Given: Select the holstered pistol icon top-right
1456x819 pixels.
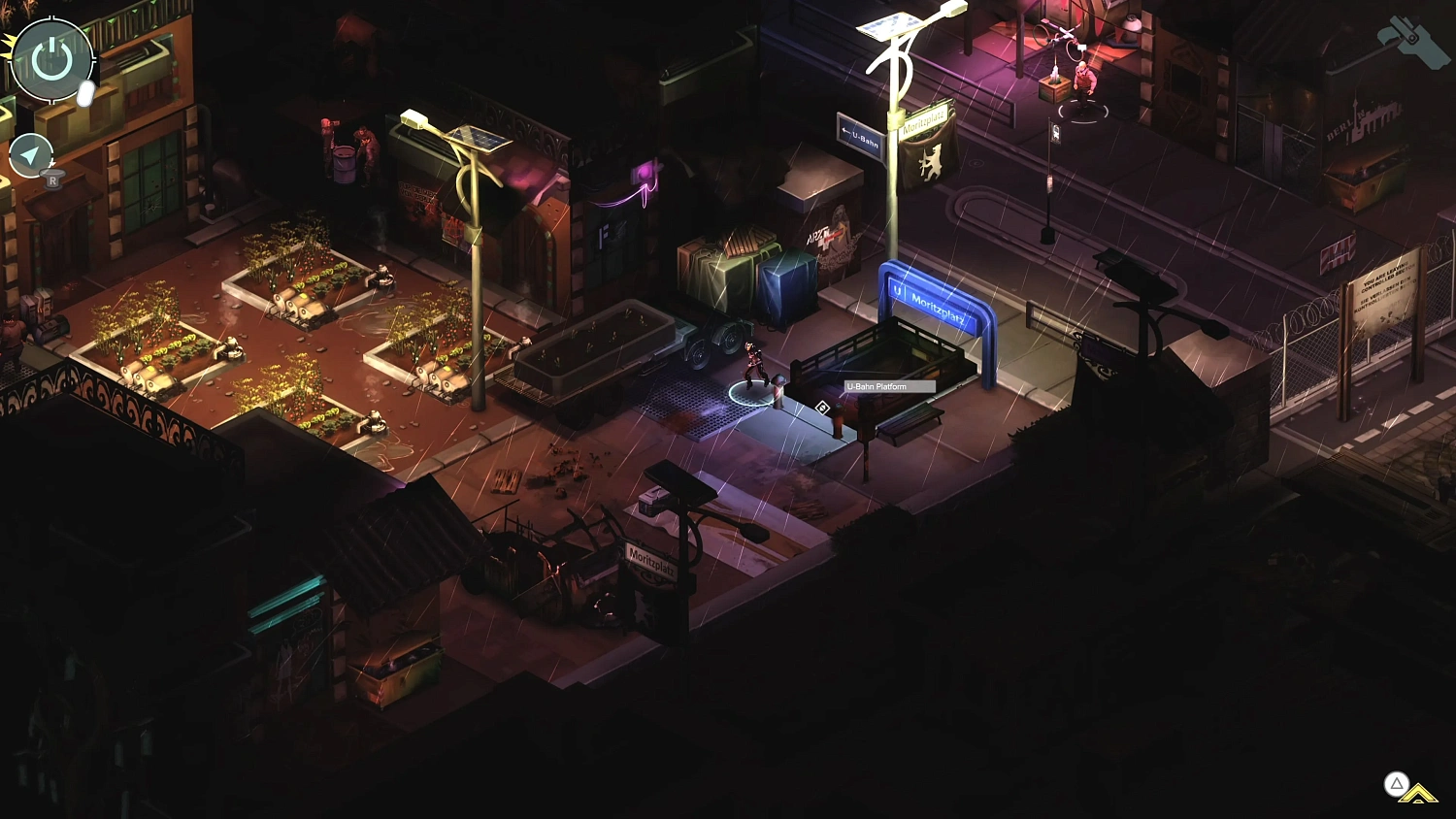Looking at the screenshot, I should coord(1414,41).
